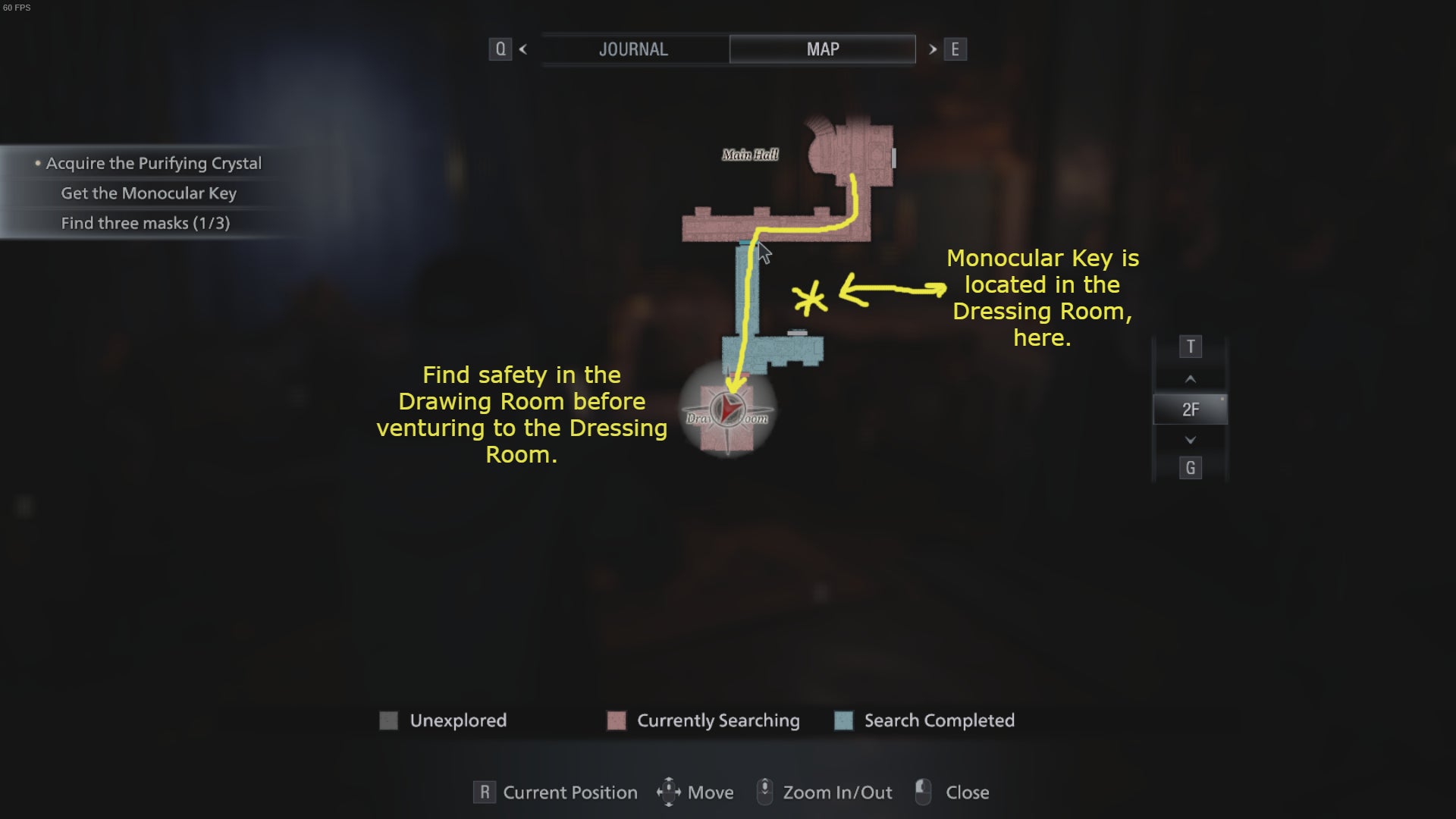Image resolution: width=1456 pixels, height=819 pixels.
Task: Switch to the Journal tab
Action: coord(634,49)
